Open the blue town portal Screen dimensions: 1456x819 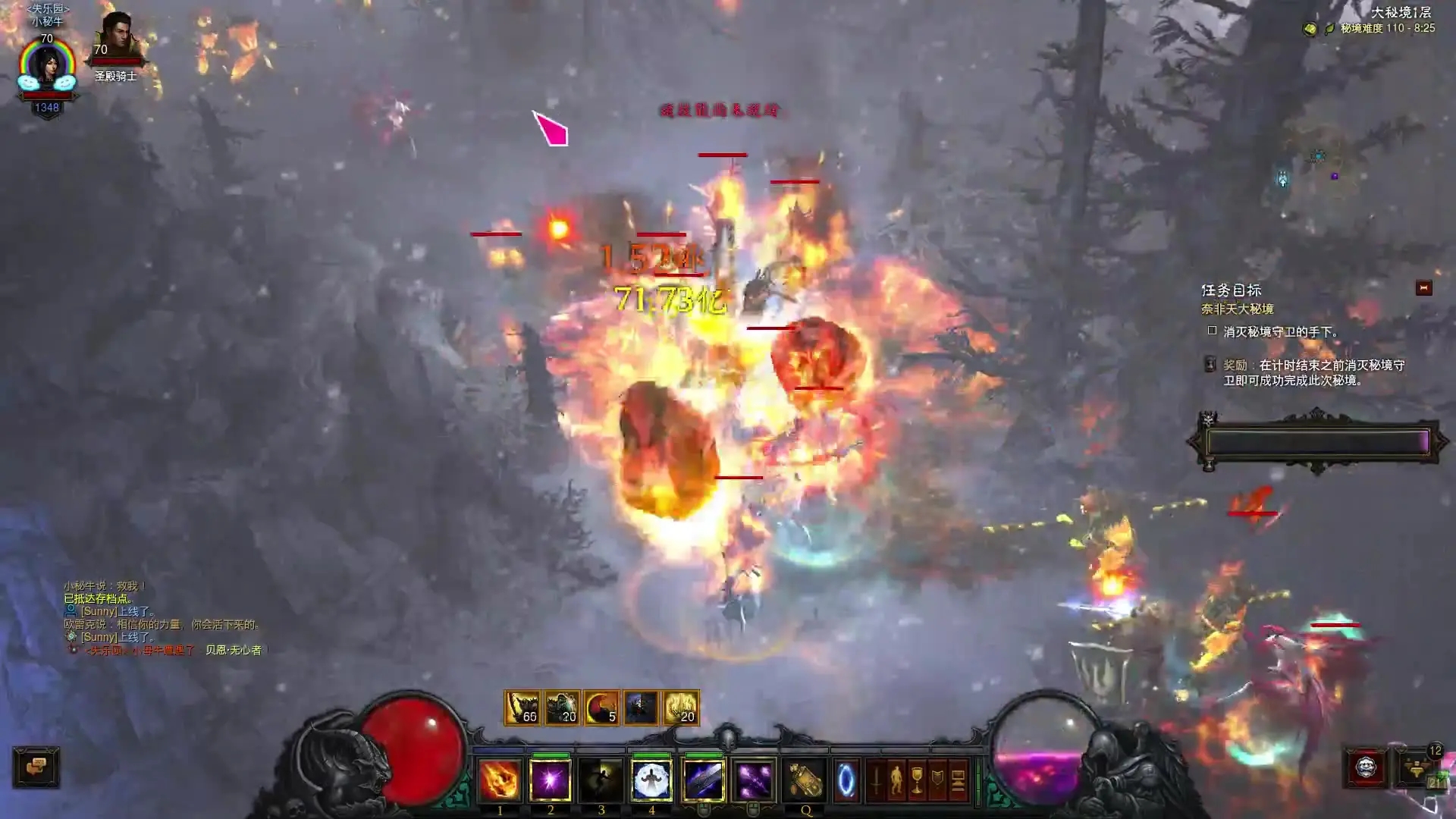click(846, 780)
